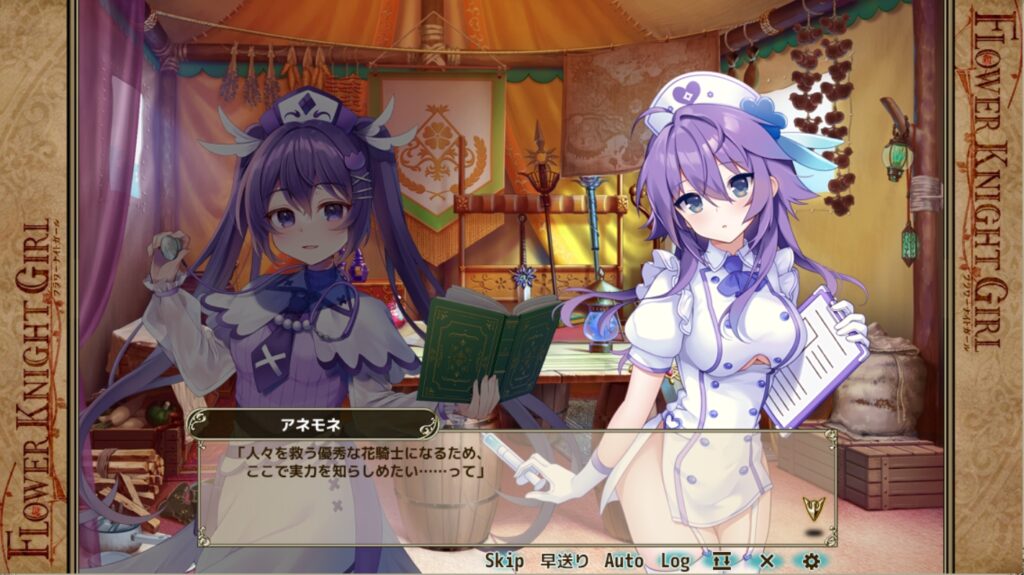Turn on Auto text advance

[x=623, y=561]
